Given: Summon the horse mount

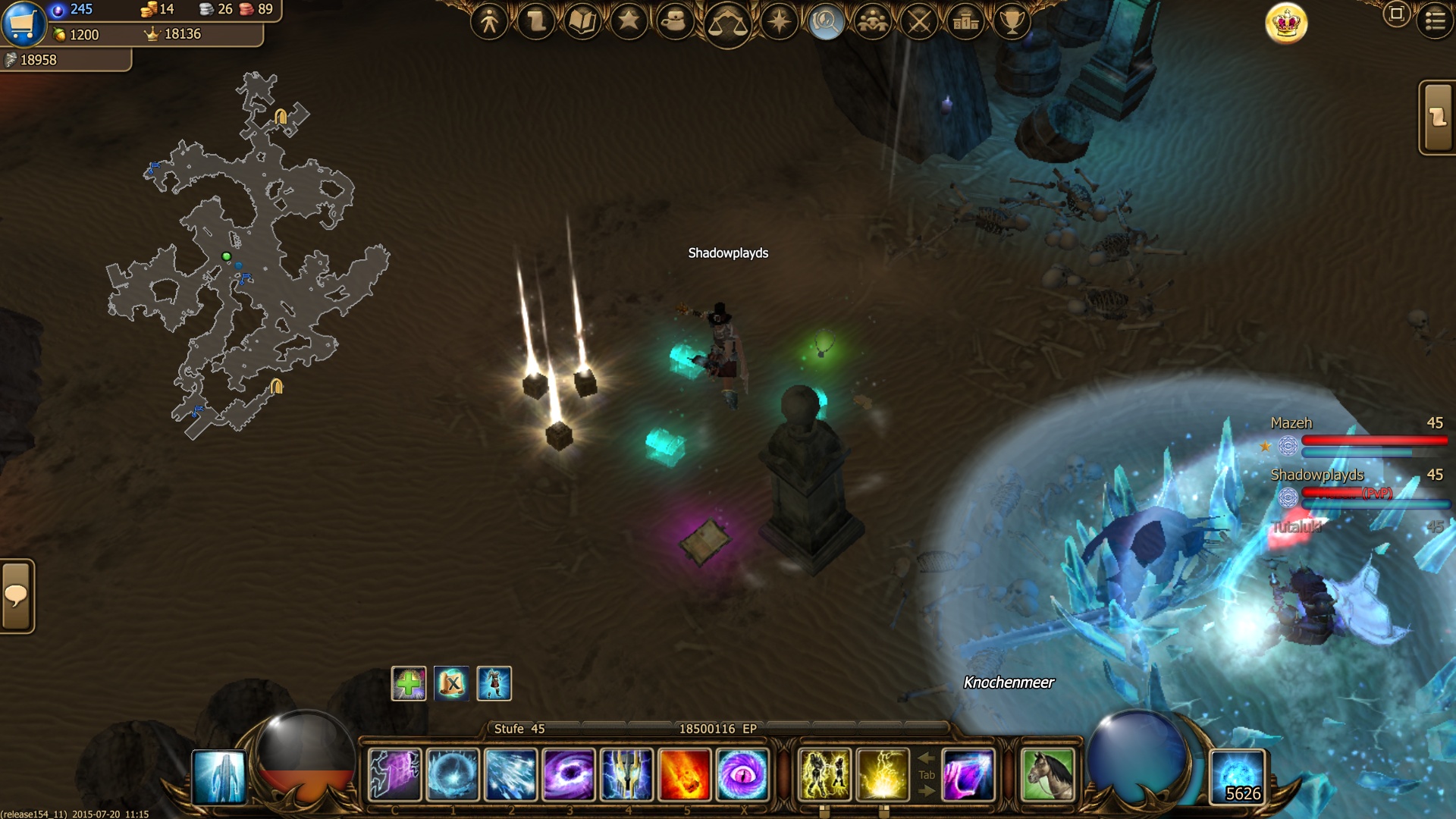Looking at the screenshot, I should [x=1047, y=774].
